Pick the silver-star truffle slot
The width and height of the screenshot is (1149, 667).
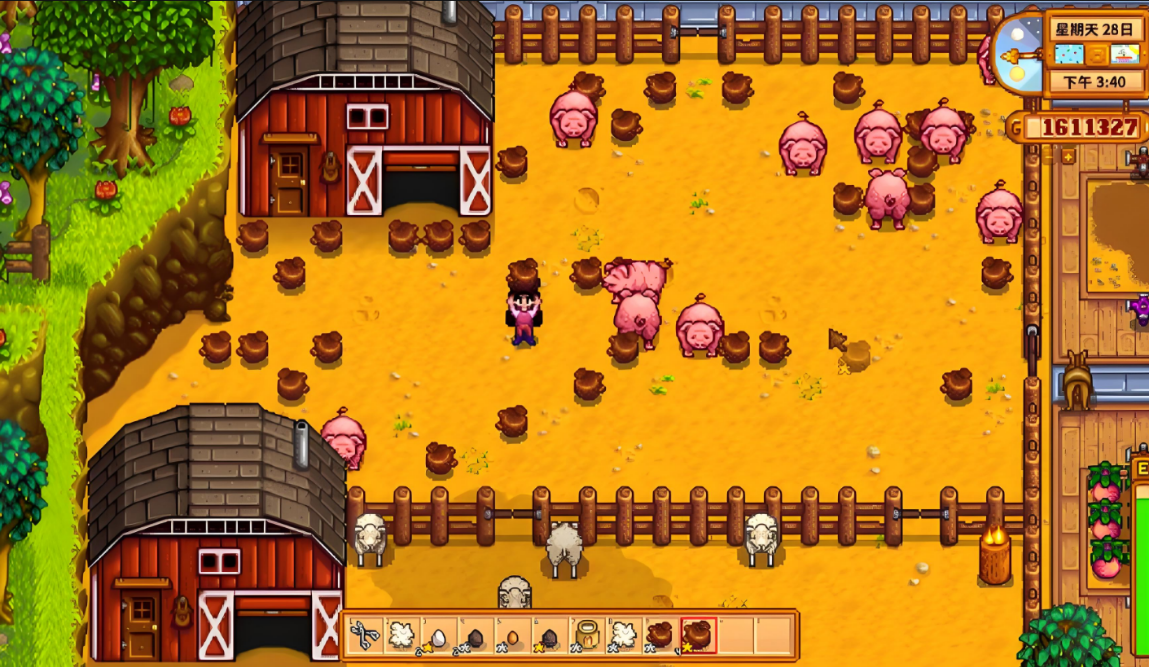660,635
